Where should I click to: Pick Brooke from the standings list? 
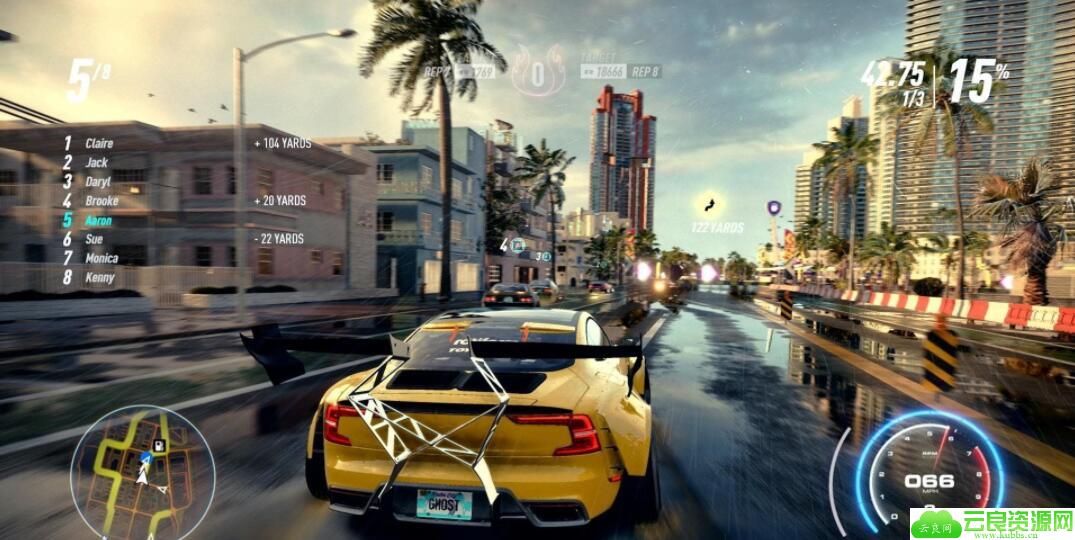[x=101, y=201]
